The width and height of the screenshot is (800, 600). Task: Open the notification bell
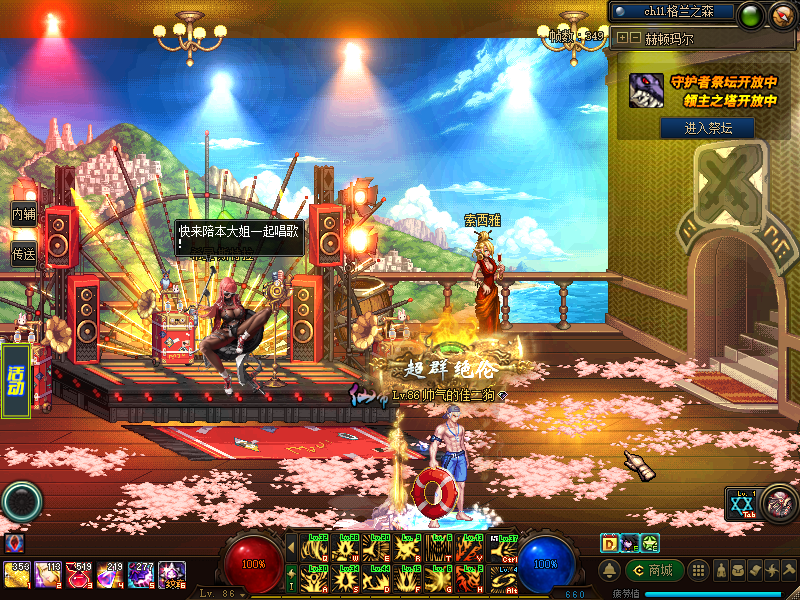(609, 570)
